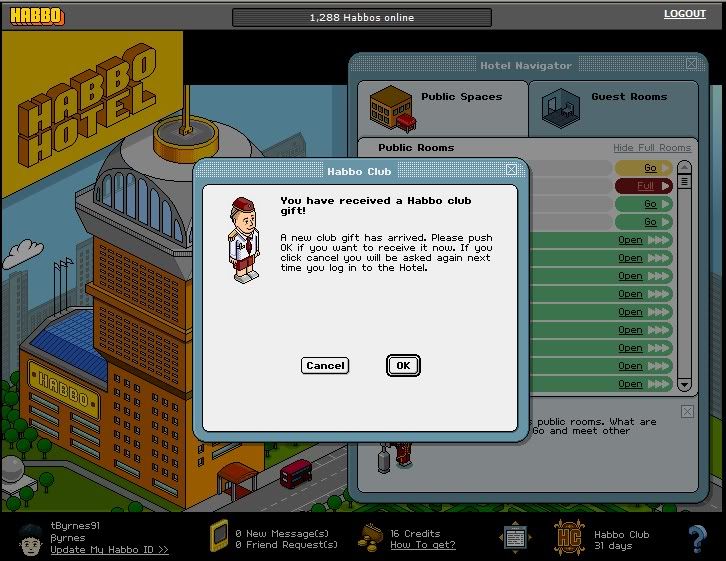The height and width of the screenshot is (561, 726).
Task: Open the navigator icon in bottom bar
Action: (515, 537)
